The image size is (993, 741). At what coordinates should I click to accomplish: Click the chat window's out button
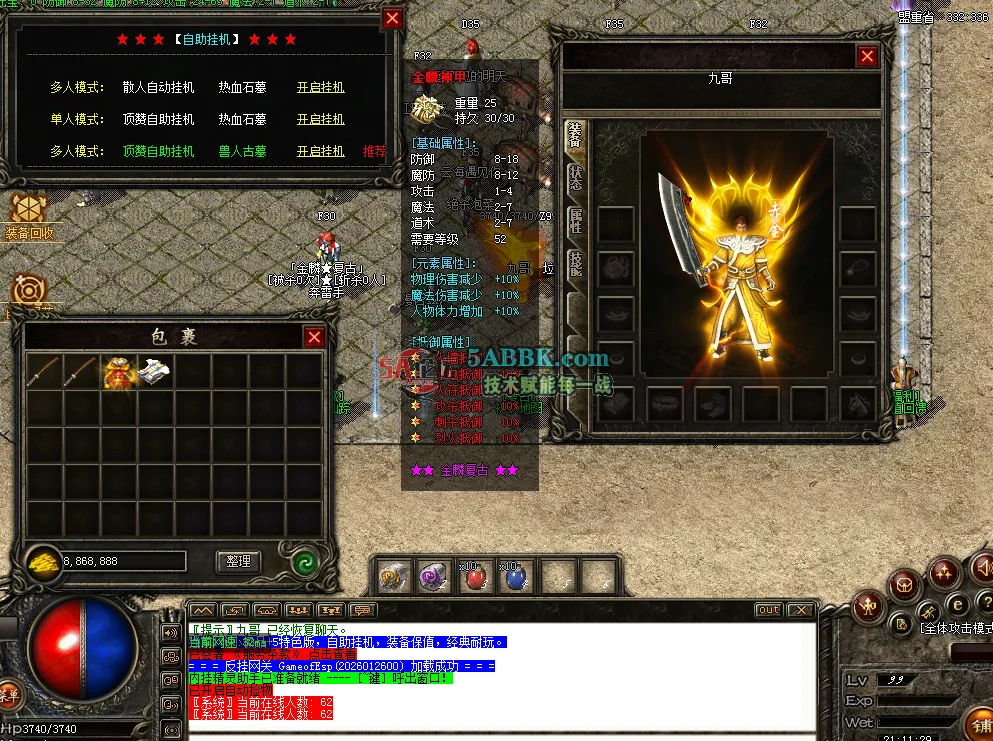pos(768,610)
